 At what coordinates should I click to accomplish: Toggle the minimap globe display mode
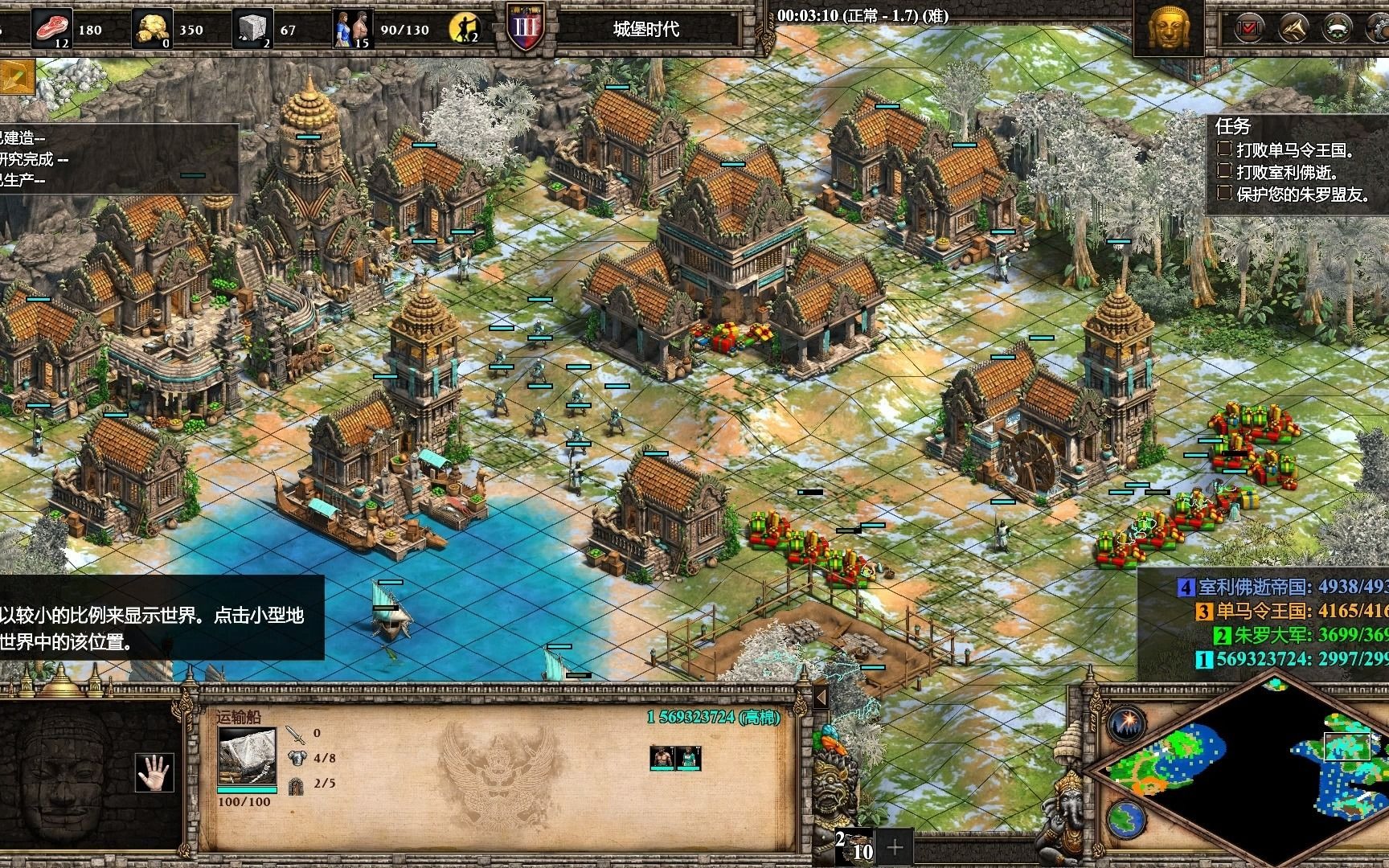(1126, 819)
